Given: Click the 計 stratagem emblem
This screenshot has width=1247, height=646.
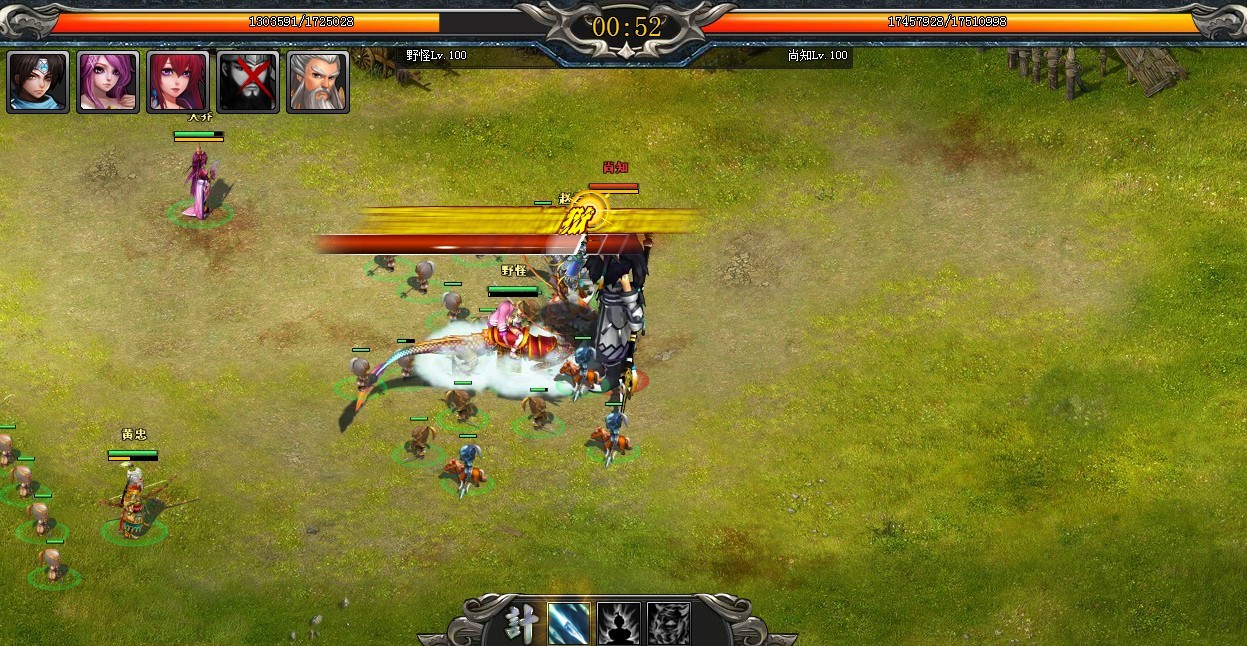Looking at the screenshot, I should (x=520, y=622).
